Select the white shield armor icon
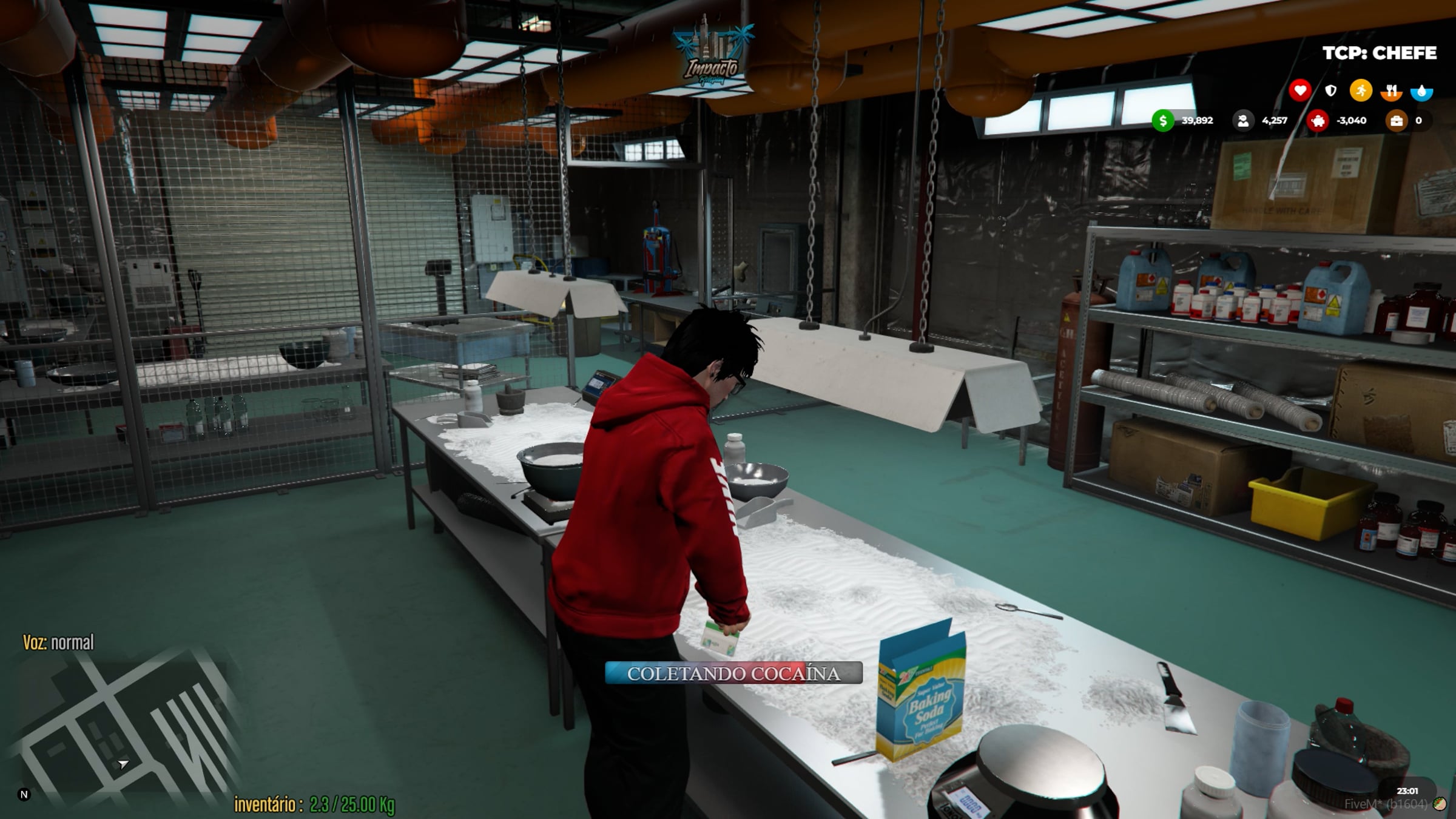The height and width of the screenshot is (819, 1456). pos(1330,91)
